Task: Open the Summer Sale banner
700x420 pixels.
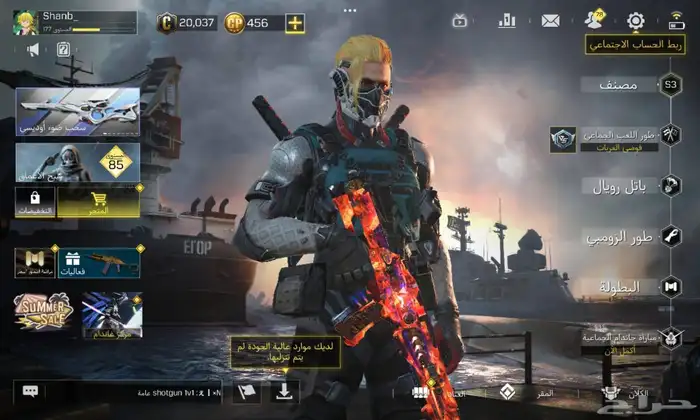Action: tap(40, 313)
